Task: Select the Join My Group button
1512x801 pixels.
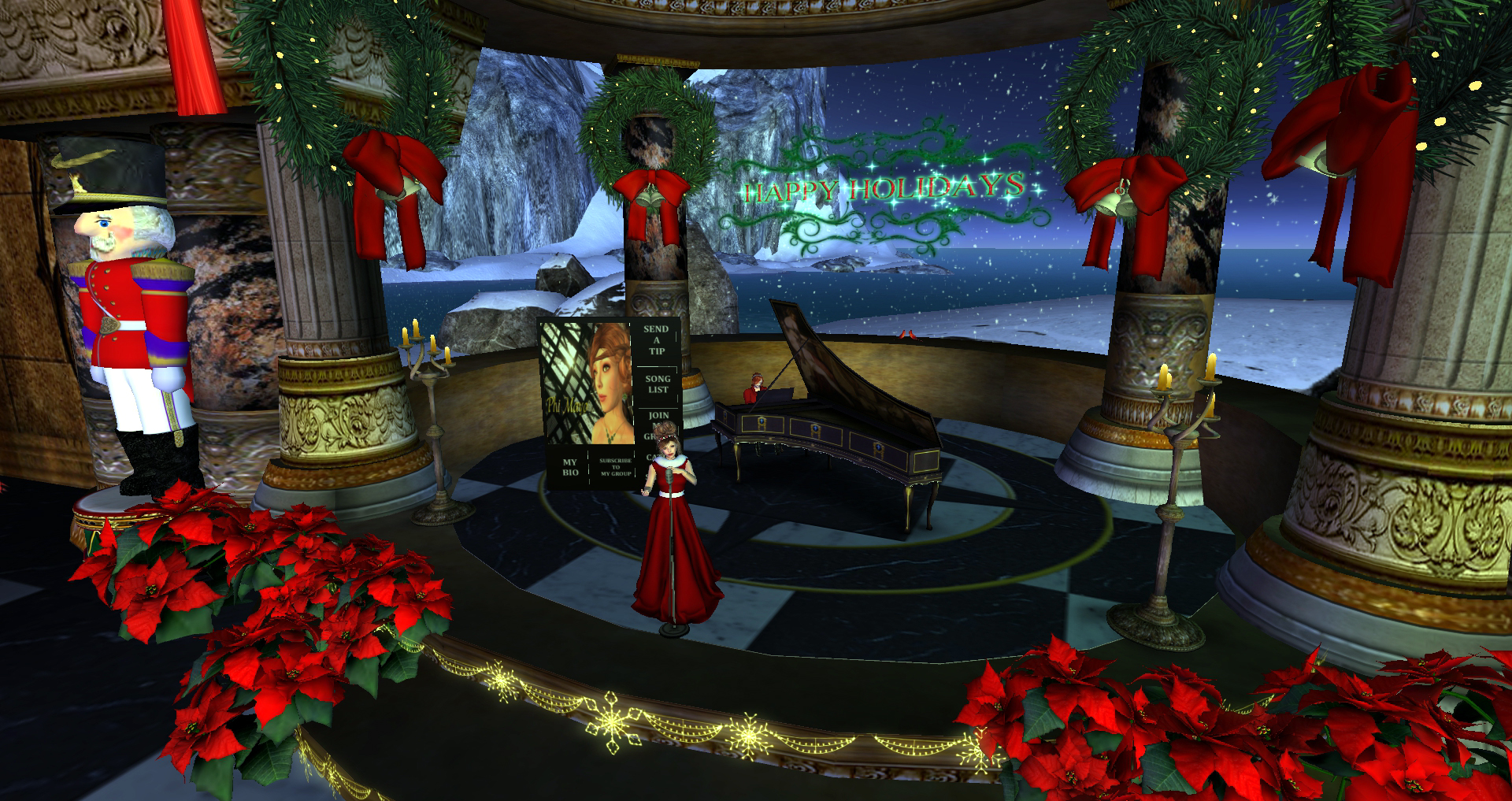Action: [658, 421]
